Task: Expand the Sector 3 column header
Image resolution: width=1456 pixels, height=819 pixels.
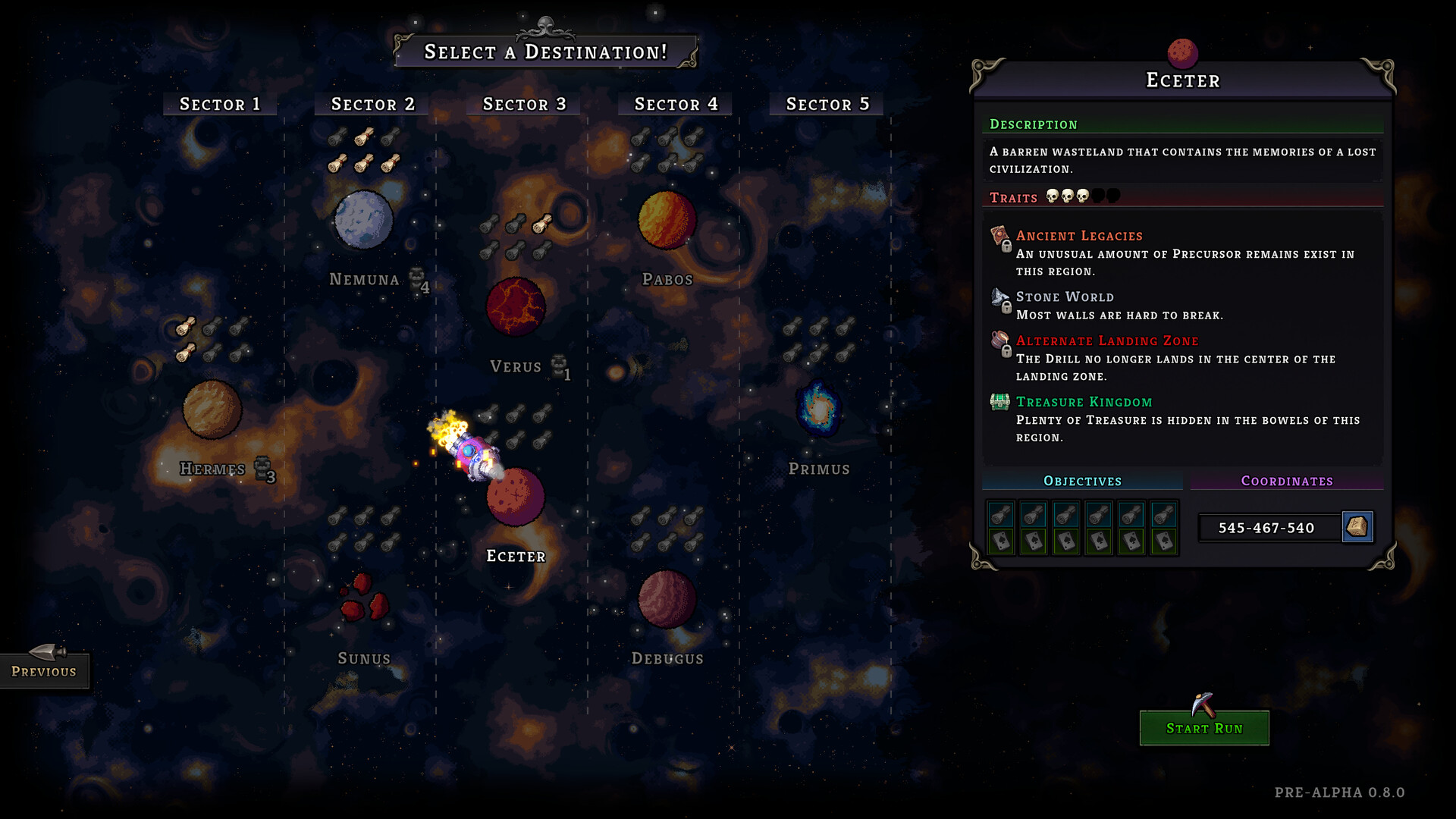Action: pos(522,104)
